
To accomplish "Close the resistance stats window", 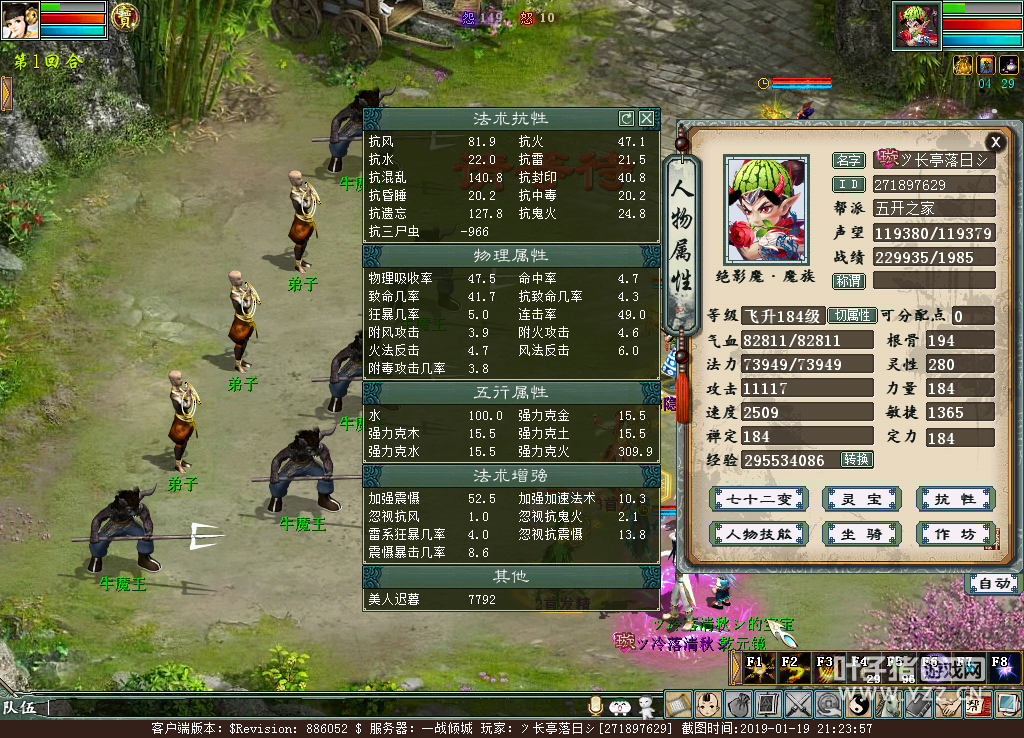I will pyautogui.click(x=647, y=118).
